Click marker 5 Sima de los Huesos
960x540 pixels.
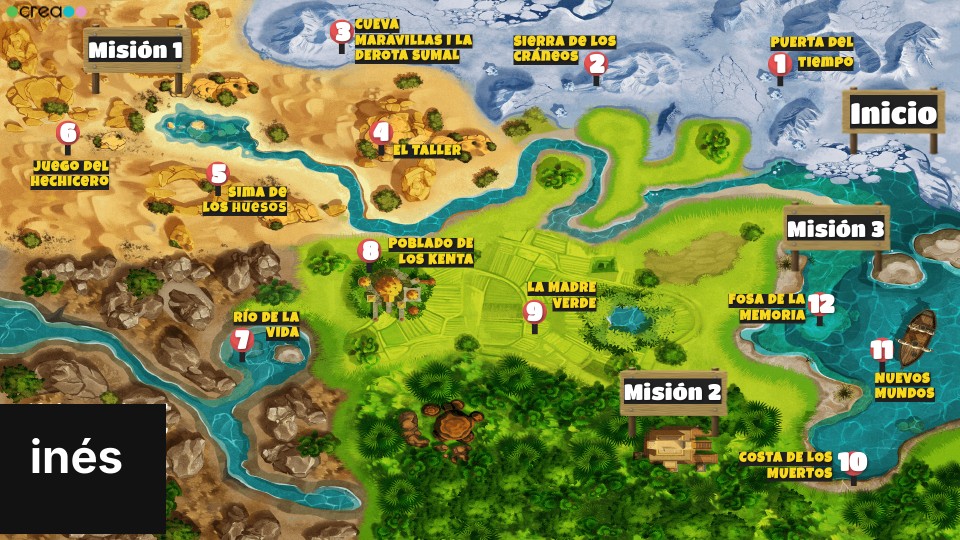pyautogui.click(x=218, y=174)
